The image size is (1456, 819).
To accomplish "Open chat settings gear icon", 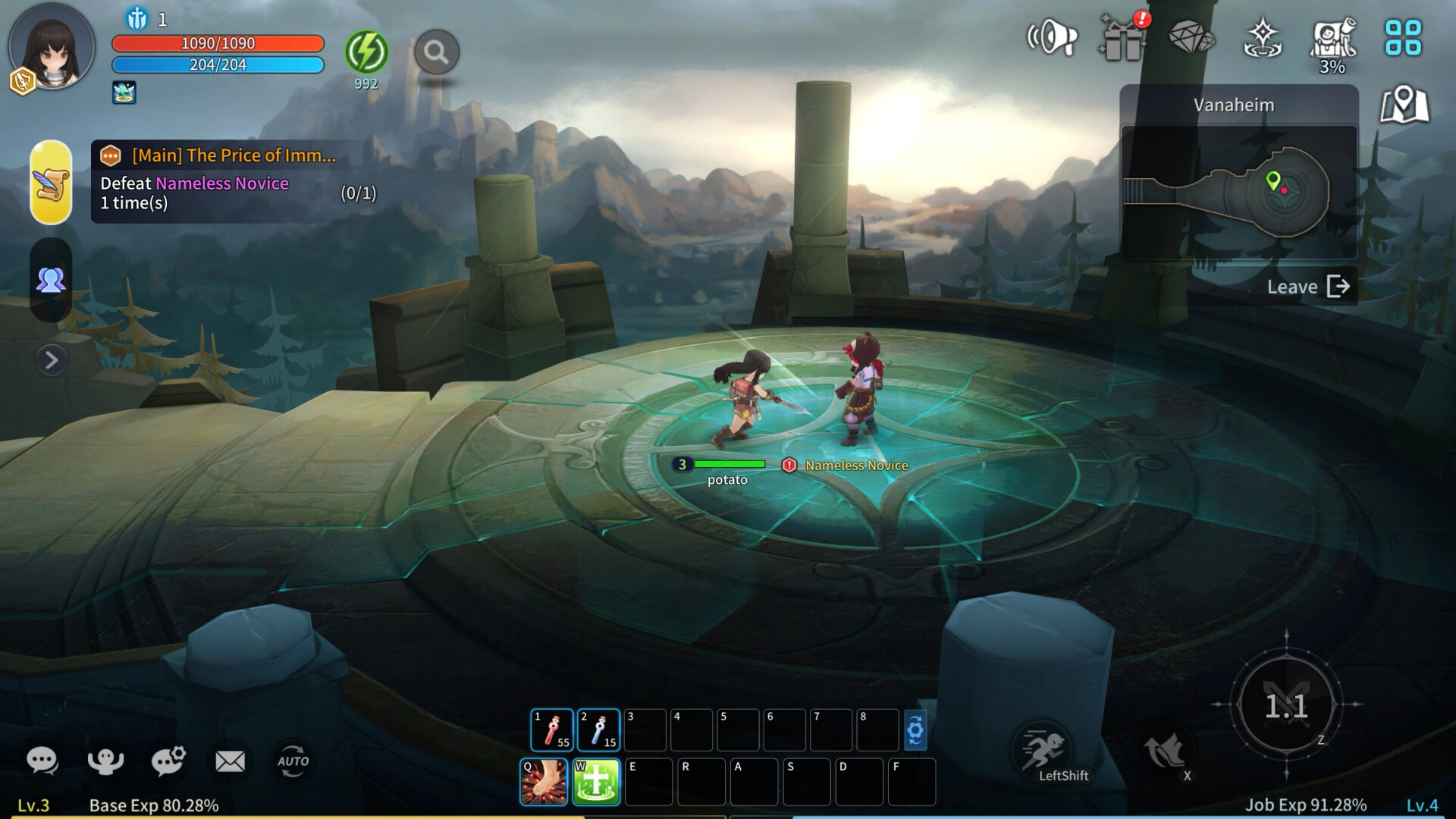I will pos(168,761).
